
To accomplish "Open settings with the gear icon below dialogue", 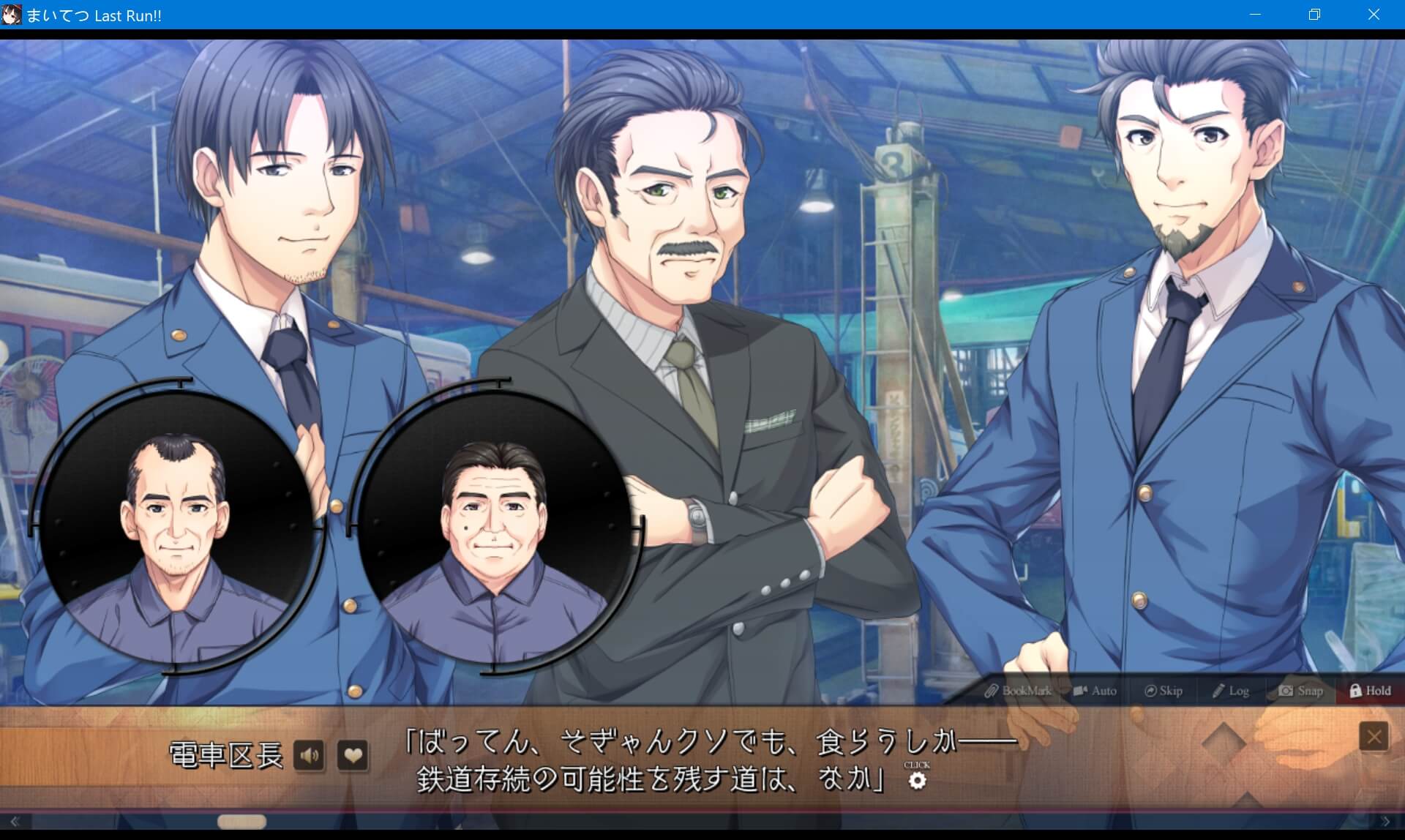I will tap(918, 781).
